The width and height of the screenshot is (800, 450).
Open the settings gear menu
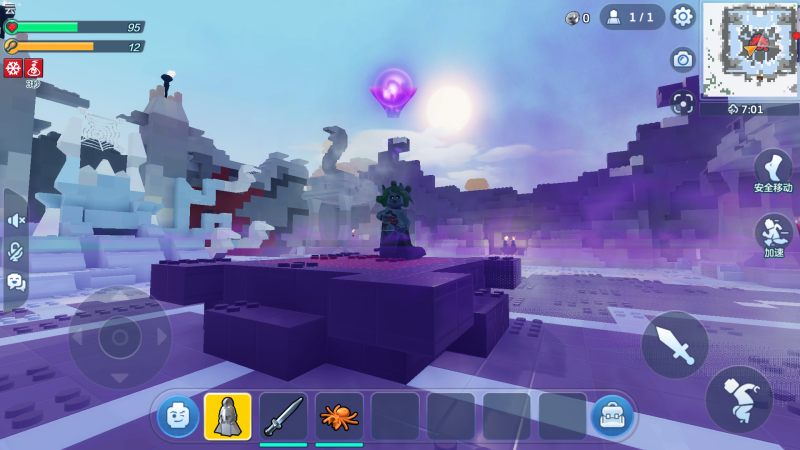point(683,16)
